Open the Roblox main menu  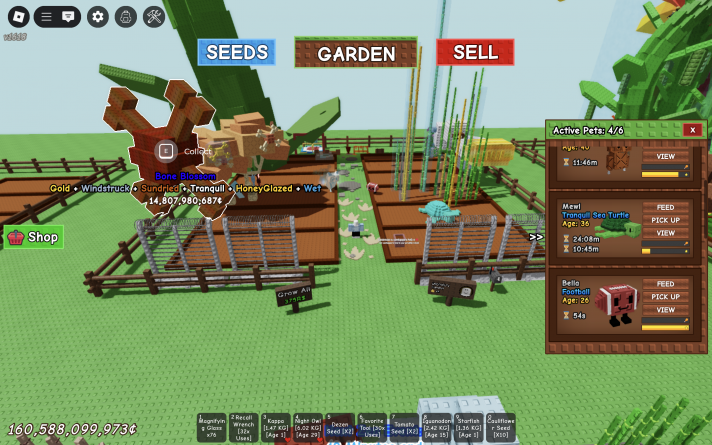click(x=17, y=16)
